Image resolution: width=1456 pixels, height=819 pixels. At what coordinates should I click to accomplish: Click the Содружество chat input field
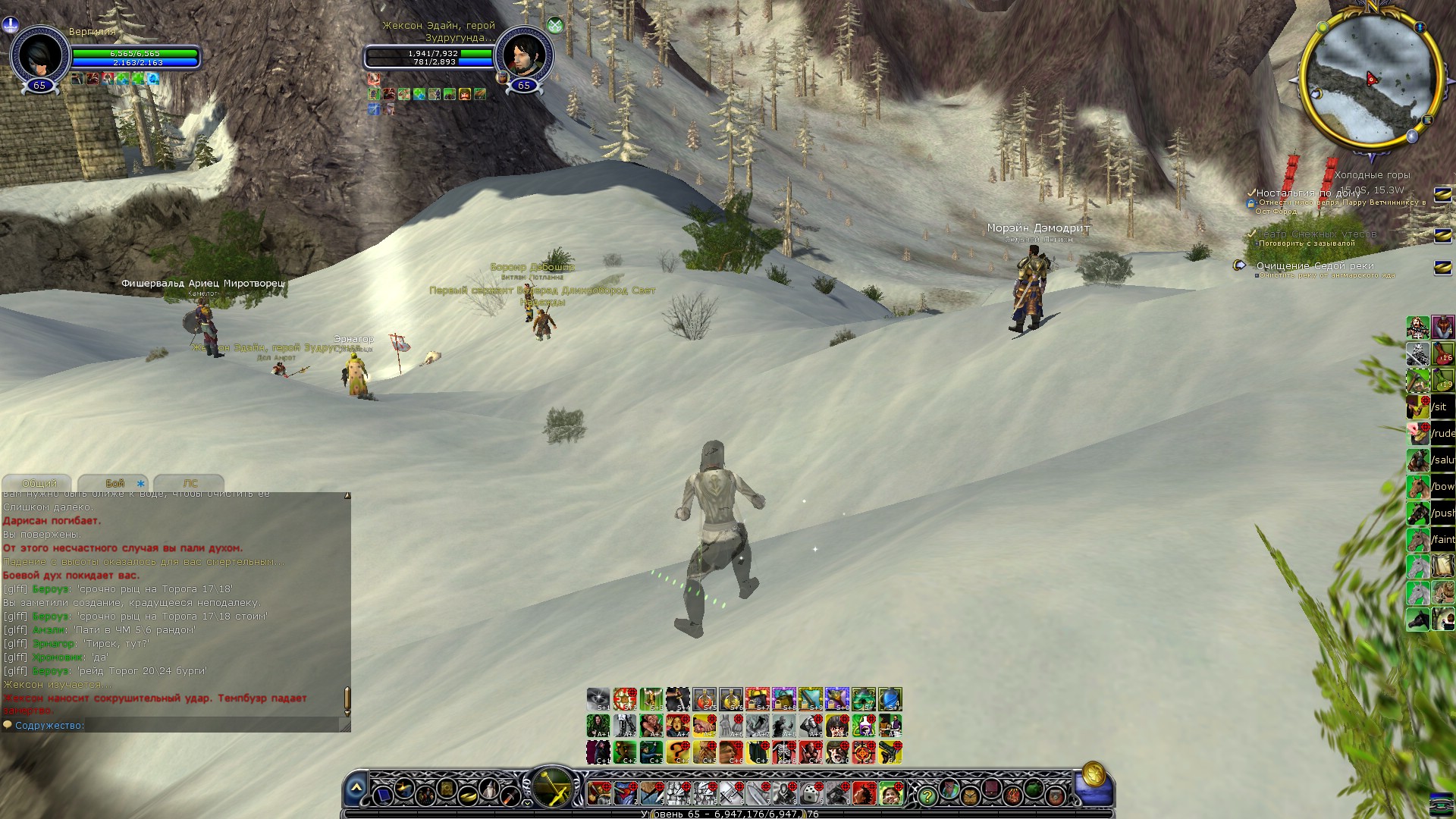tap(174, 726)
